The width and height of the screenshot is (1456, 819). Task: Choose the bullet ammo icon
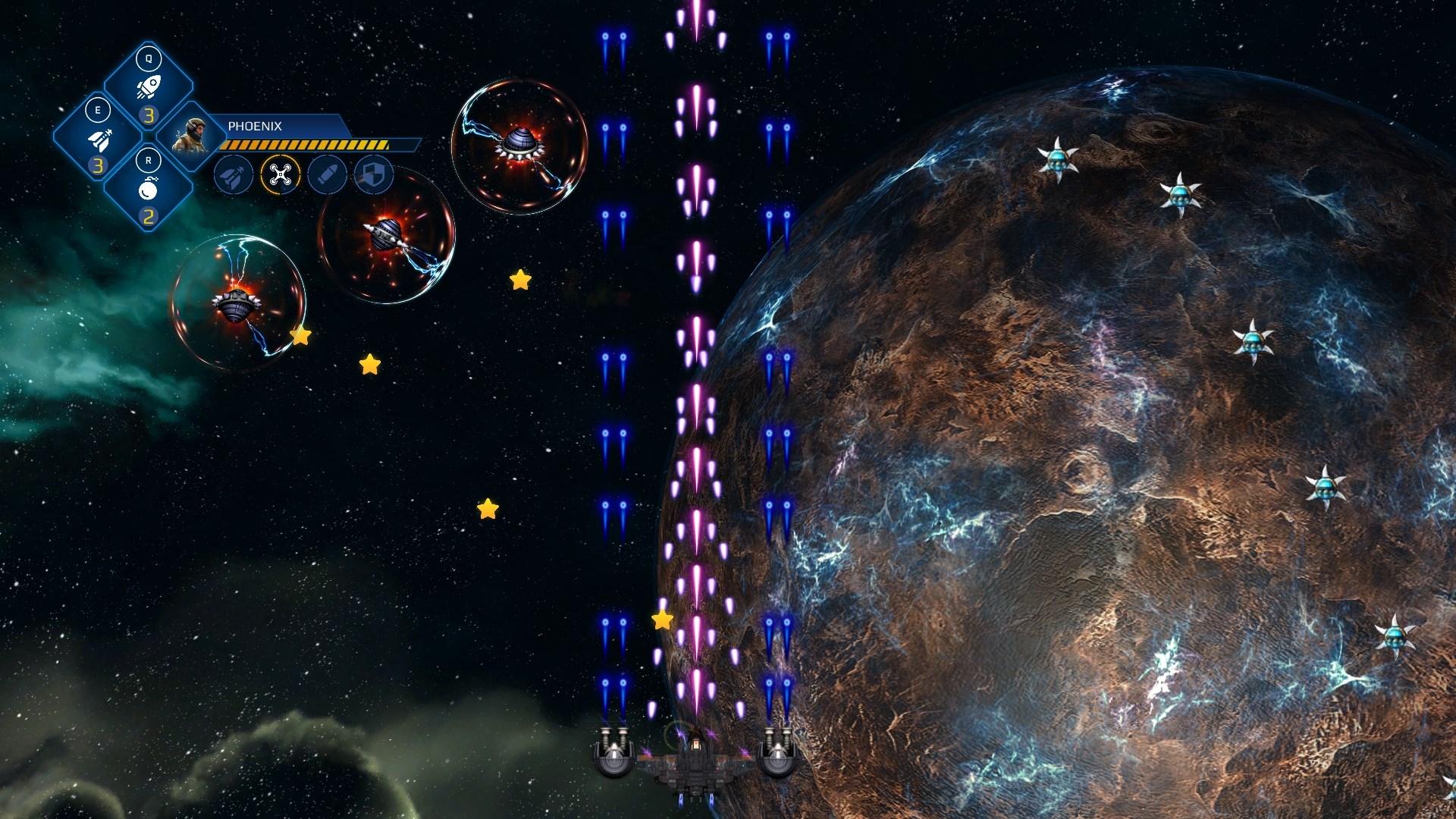pyautogui.click(x=328, y=176)
